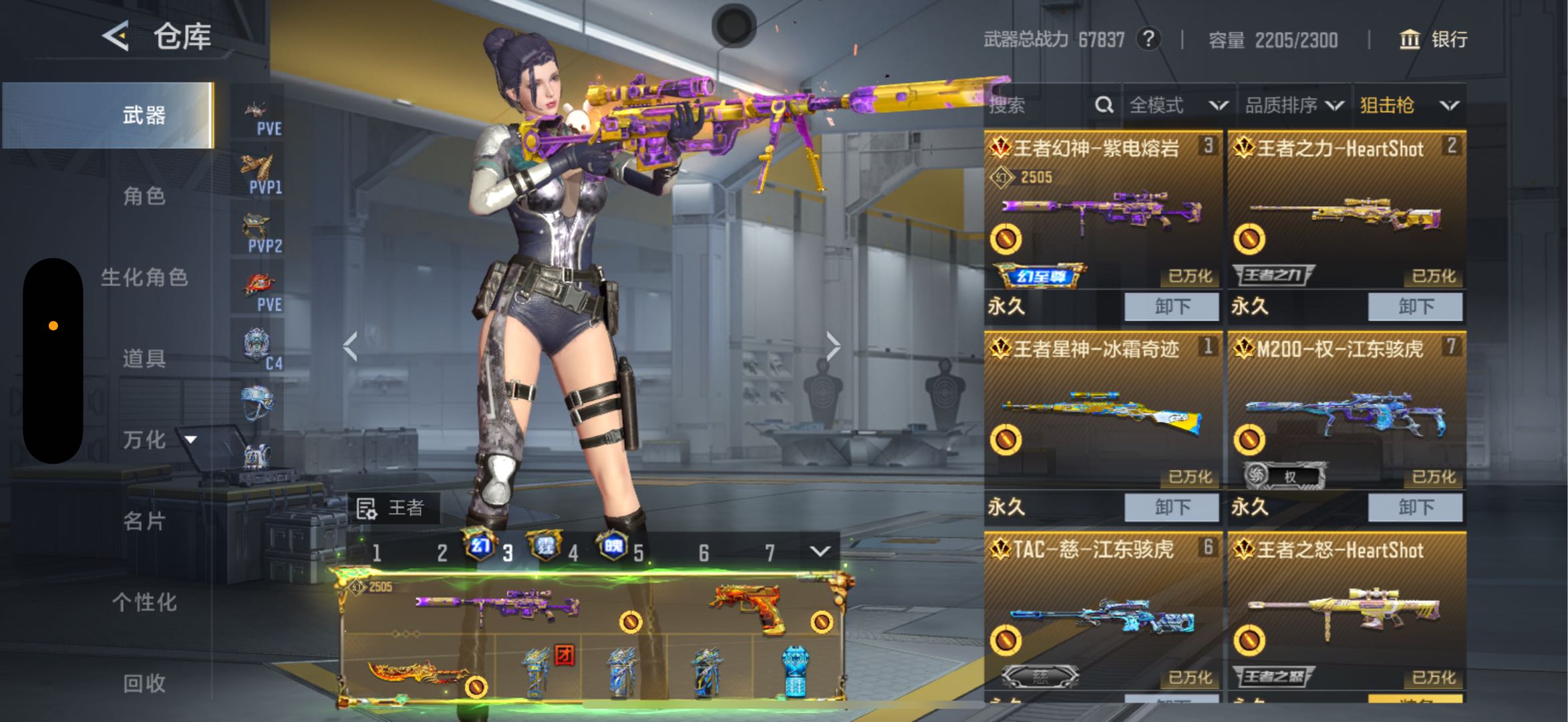Click the 搜索 weapon search field
This screenshot has height=722, width=1568.
[1039, 106]
